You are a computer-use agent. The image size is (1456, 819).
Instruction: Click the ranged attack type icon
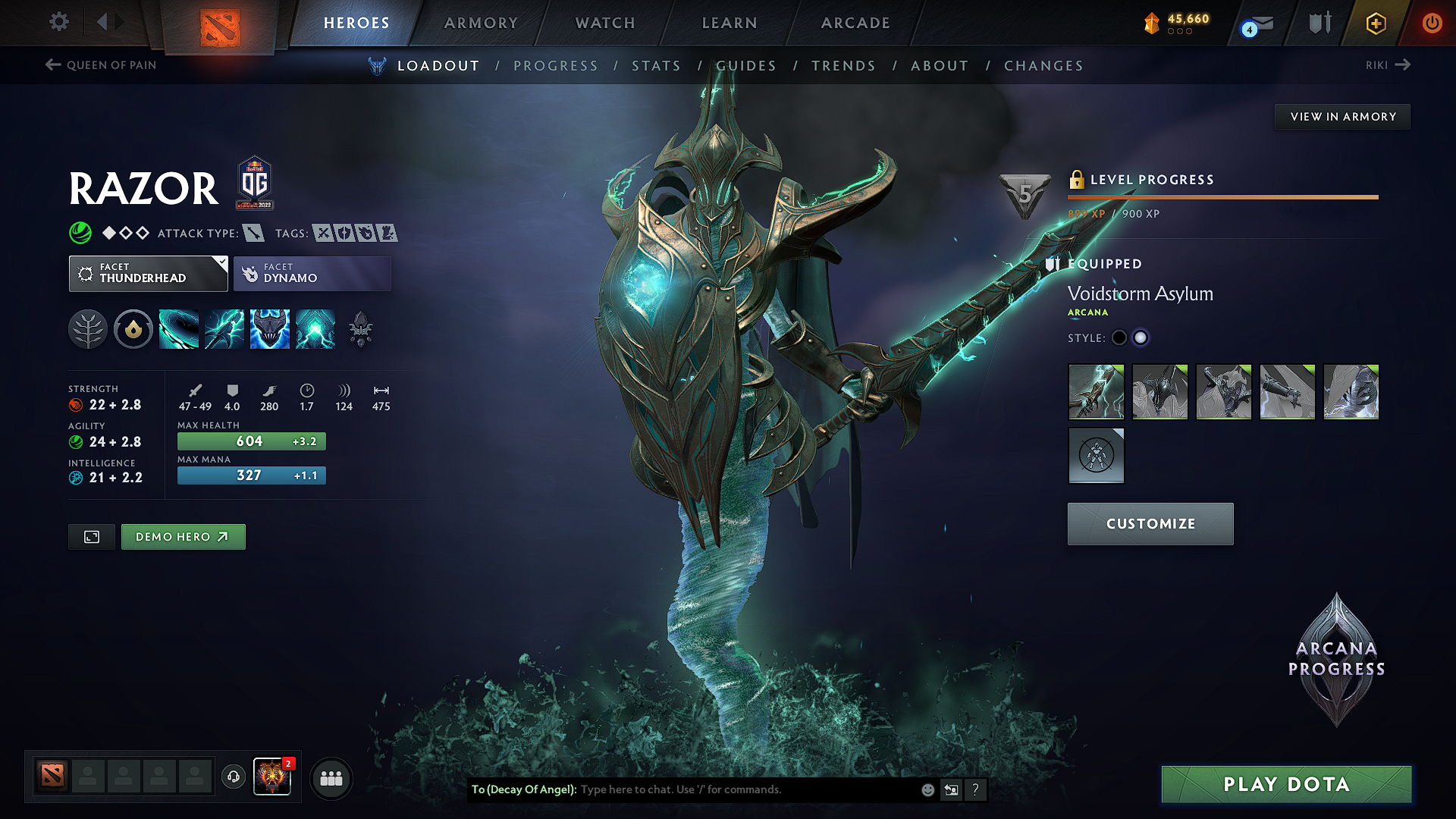pyautogui.click(x=253, y=234)
